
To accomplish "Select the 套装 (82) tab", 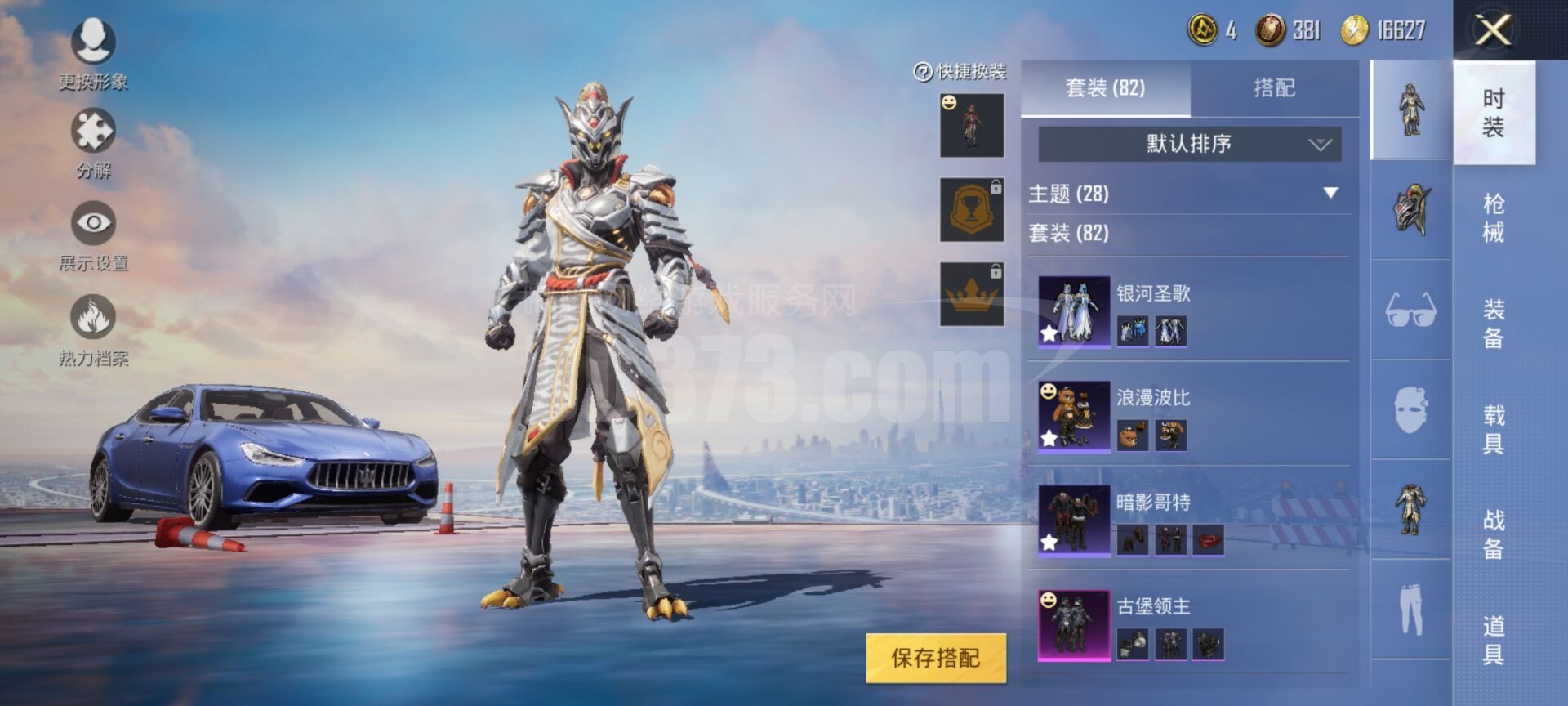I will click(1105, 88).
